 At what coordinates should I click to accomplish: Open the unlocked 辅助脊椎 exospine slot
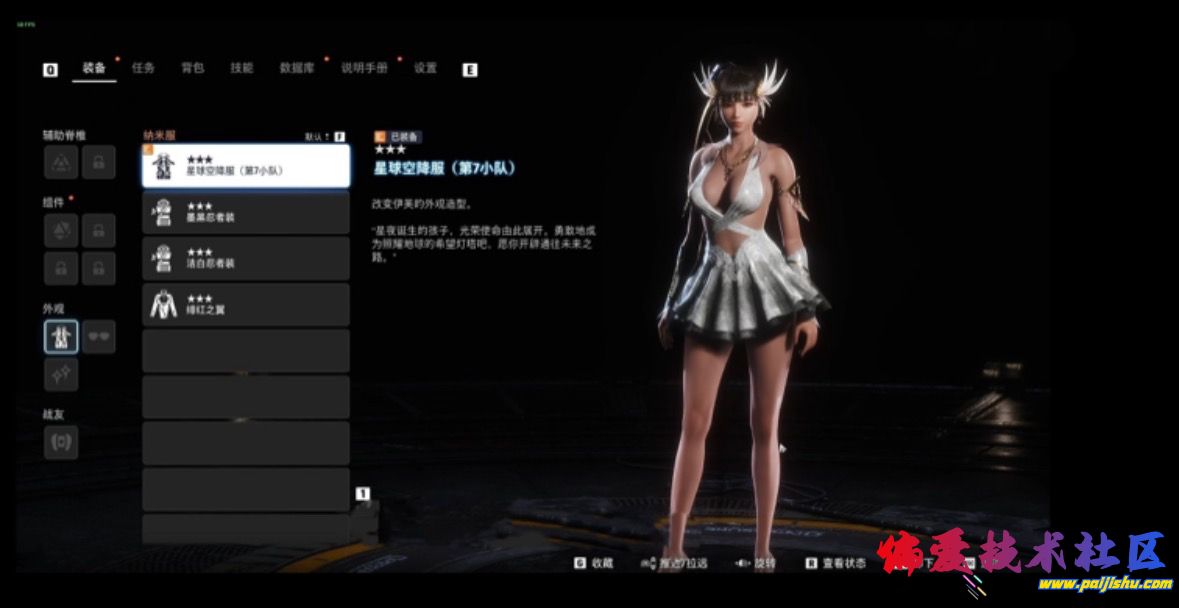pyautogui.click(x=61, y=162)
